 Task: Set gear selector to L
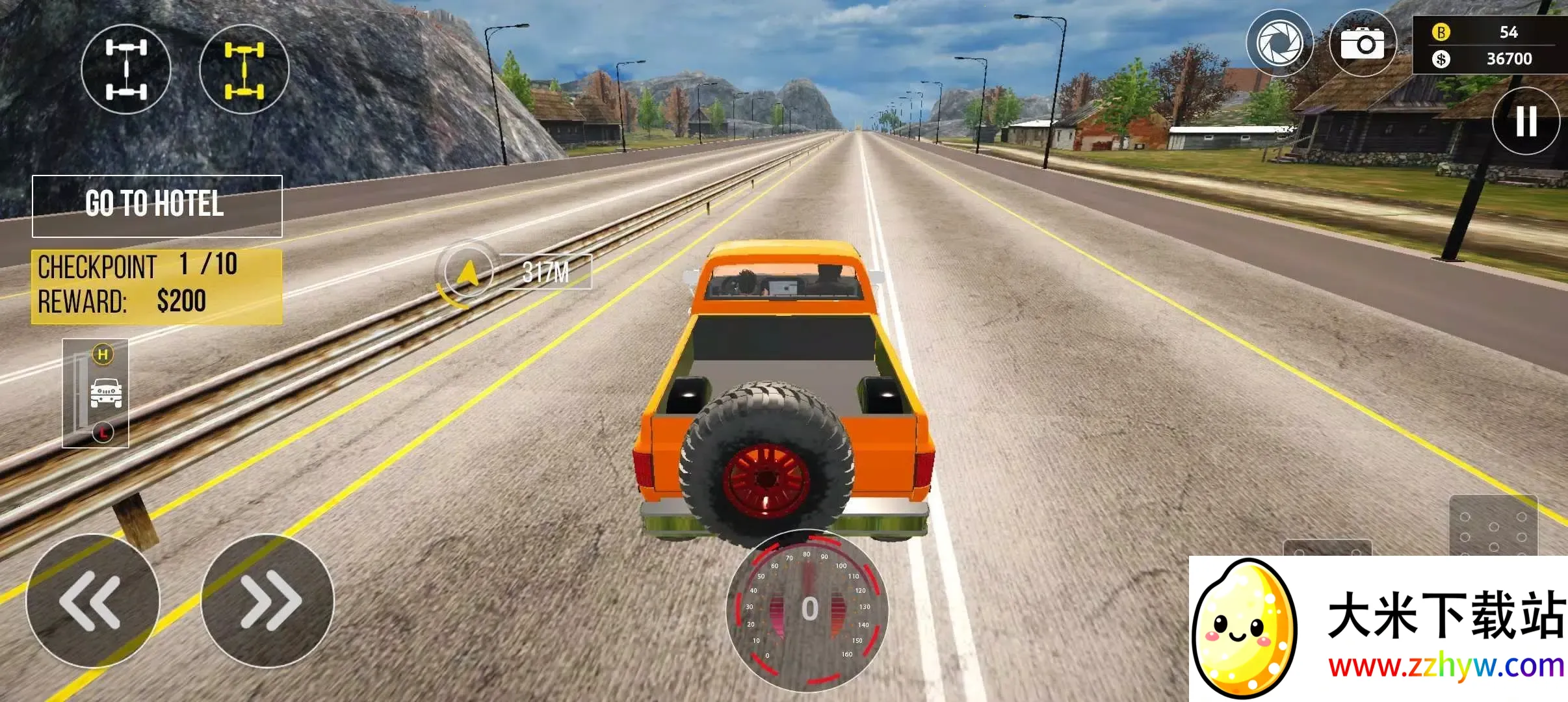tap(103, 432)
